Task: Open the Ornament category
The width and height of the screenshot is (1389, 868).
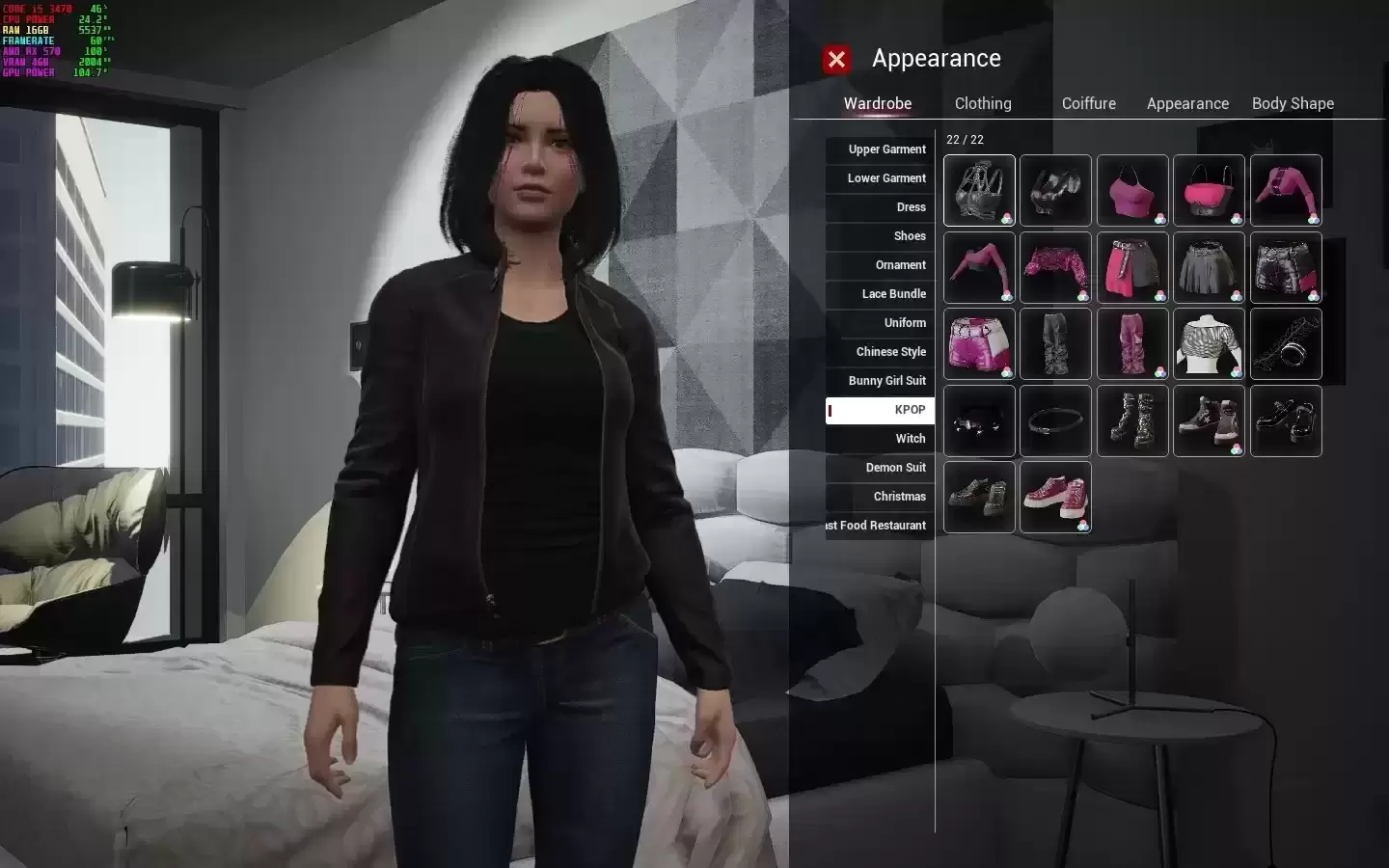Action: (880, 265)
